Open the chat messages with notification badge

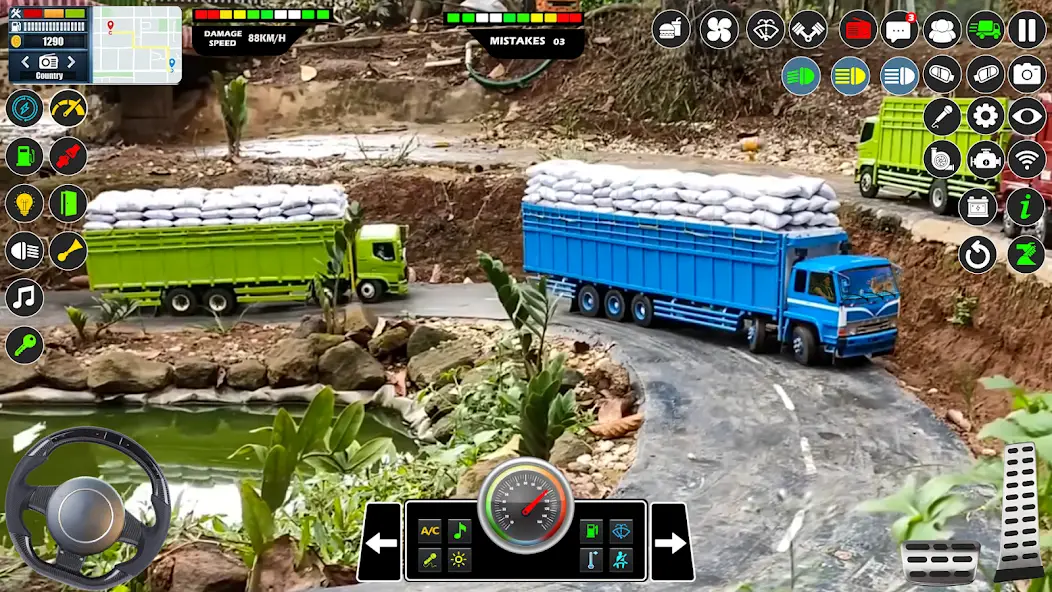click(x=899, y=29)
